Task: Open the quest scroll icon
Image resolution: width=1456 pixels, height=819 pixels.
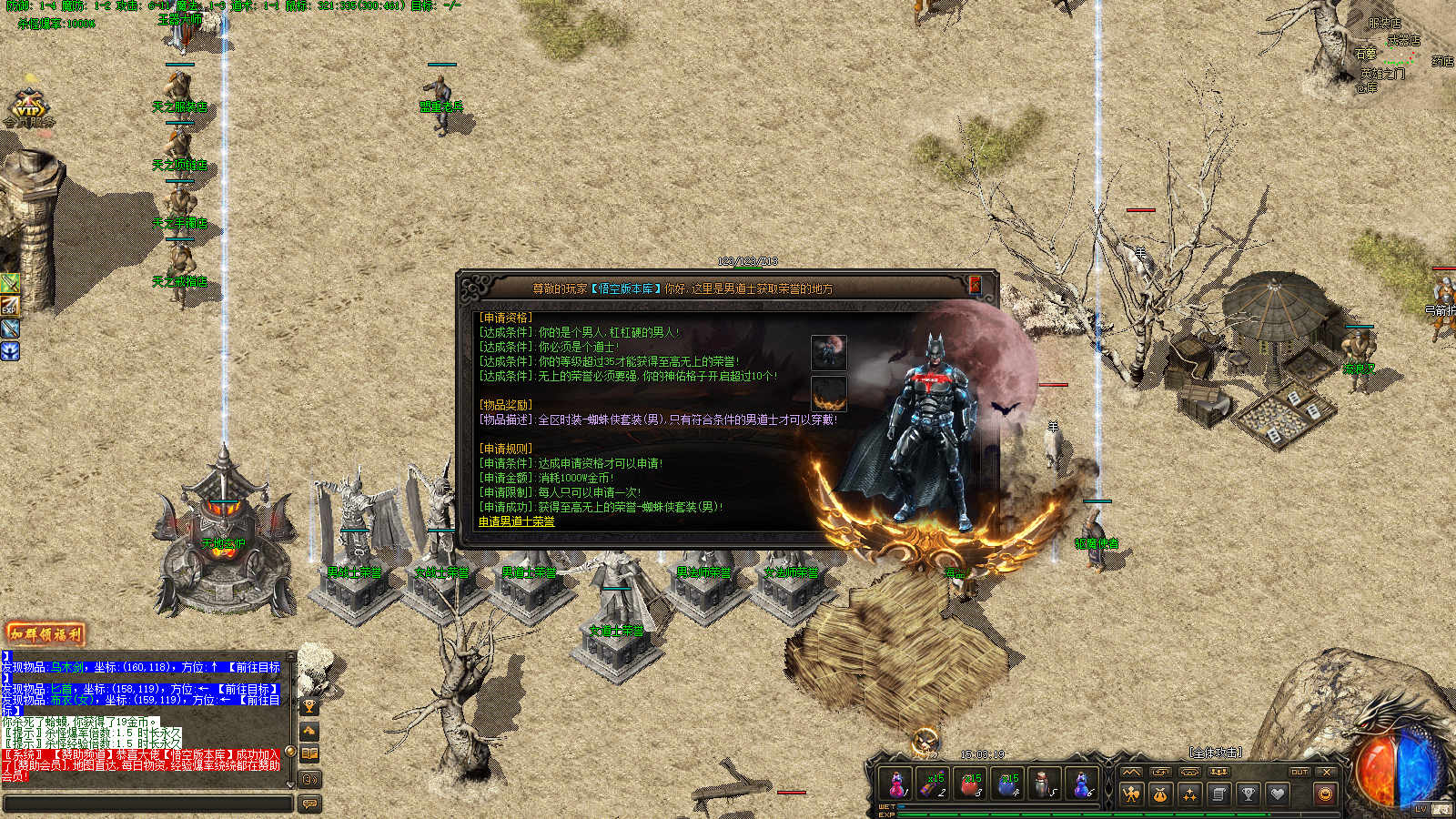Action: pyautogui.click(x=1218, y=794)
